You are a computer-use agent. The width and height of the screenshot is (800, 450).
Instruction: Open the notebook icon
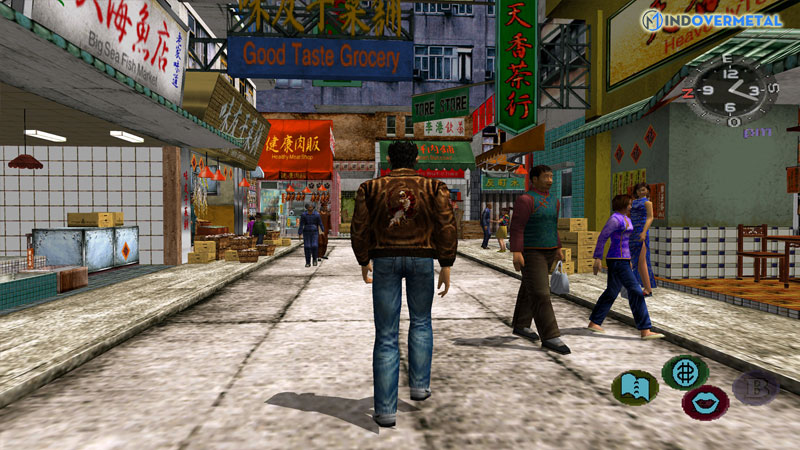click(x=634, y=386)
